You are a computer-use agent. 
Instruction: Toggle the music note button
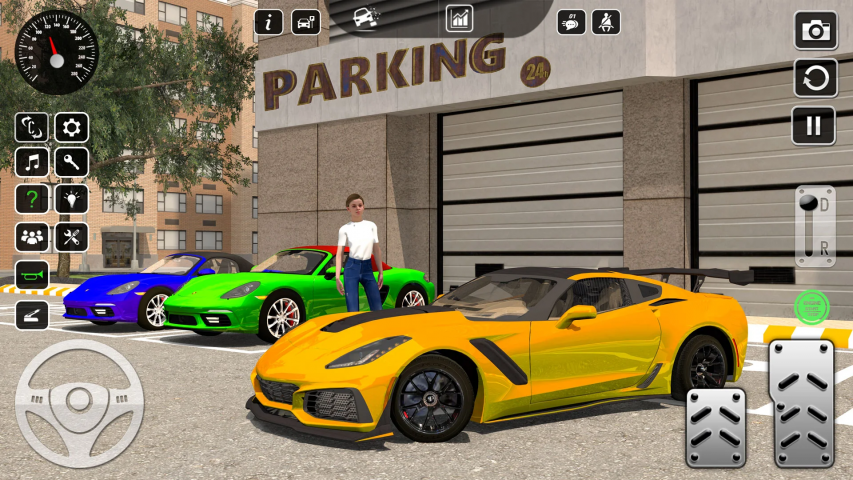click(33, 162)
